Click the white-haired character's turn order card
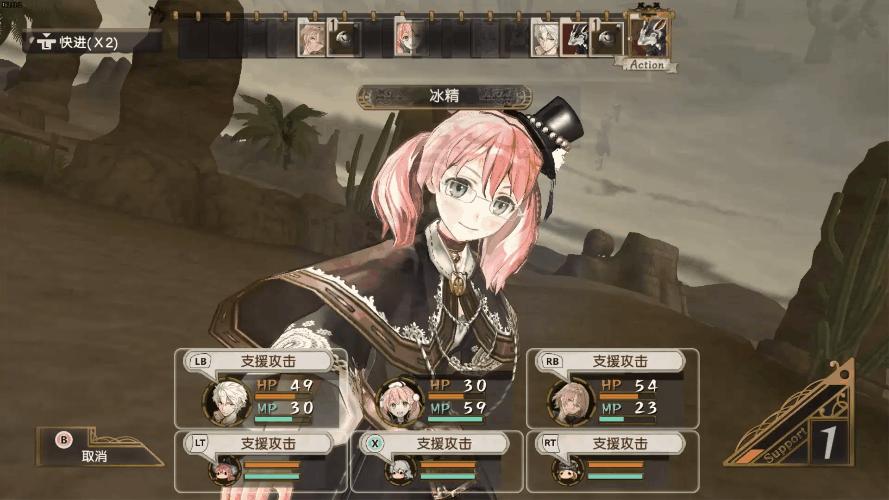This screenshot has height=500, width=889. tap(544, 38)
